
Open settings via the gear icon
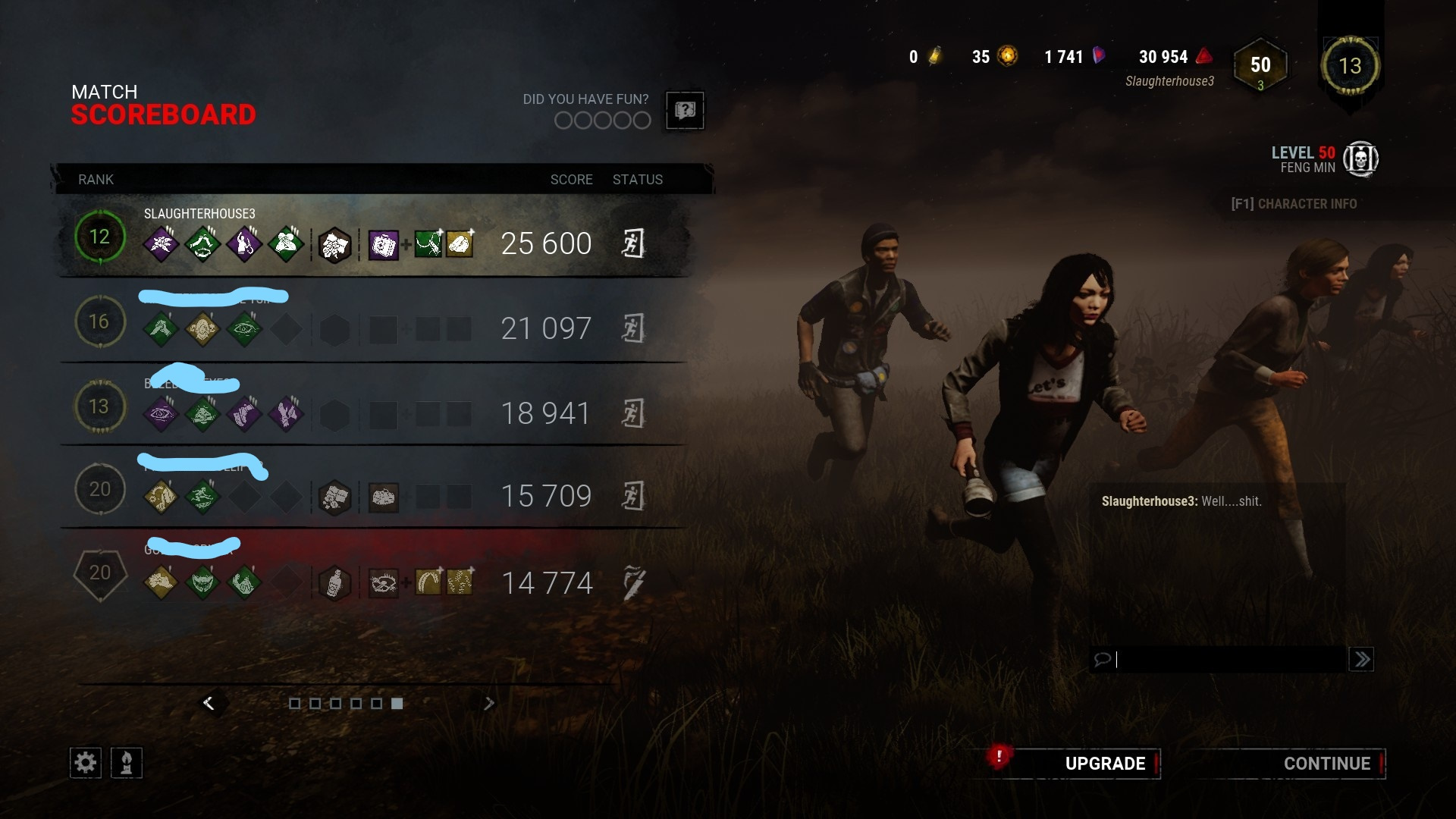[x=85, y=762]
